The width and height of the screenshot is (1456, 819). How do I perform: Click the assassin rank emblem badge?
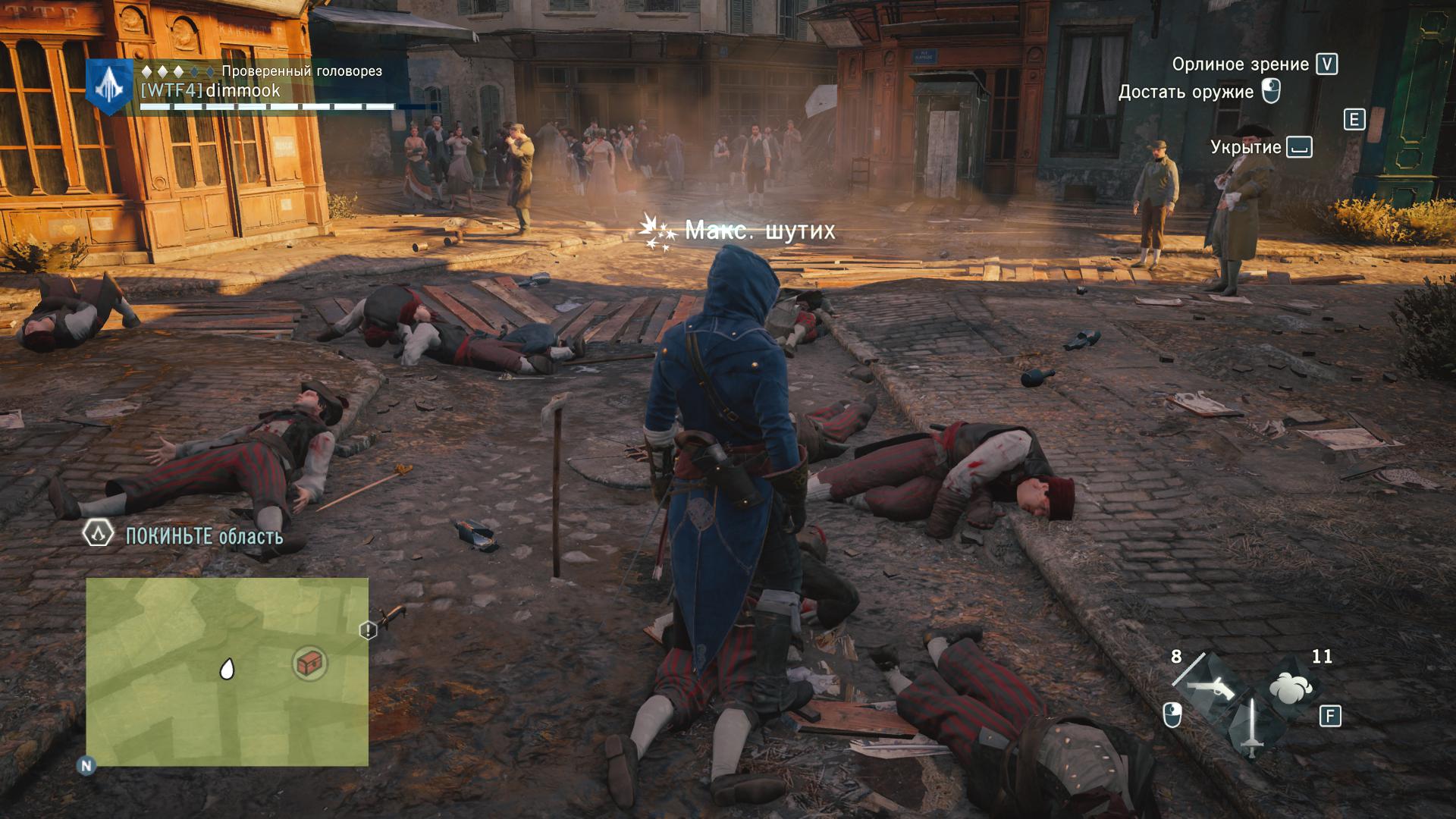point(110,86)
